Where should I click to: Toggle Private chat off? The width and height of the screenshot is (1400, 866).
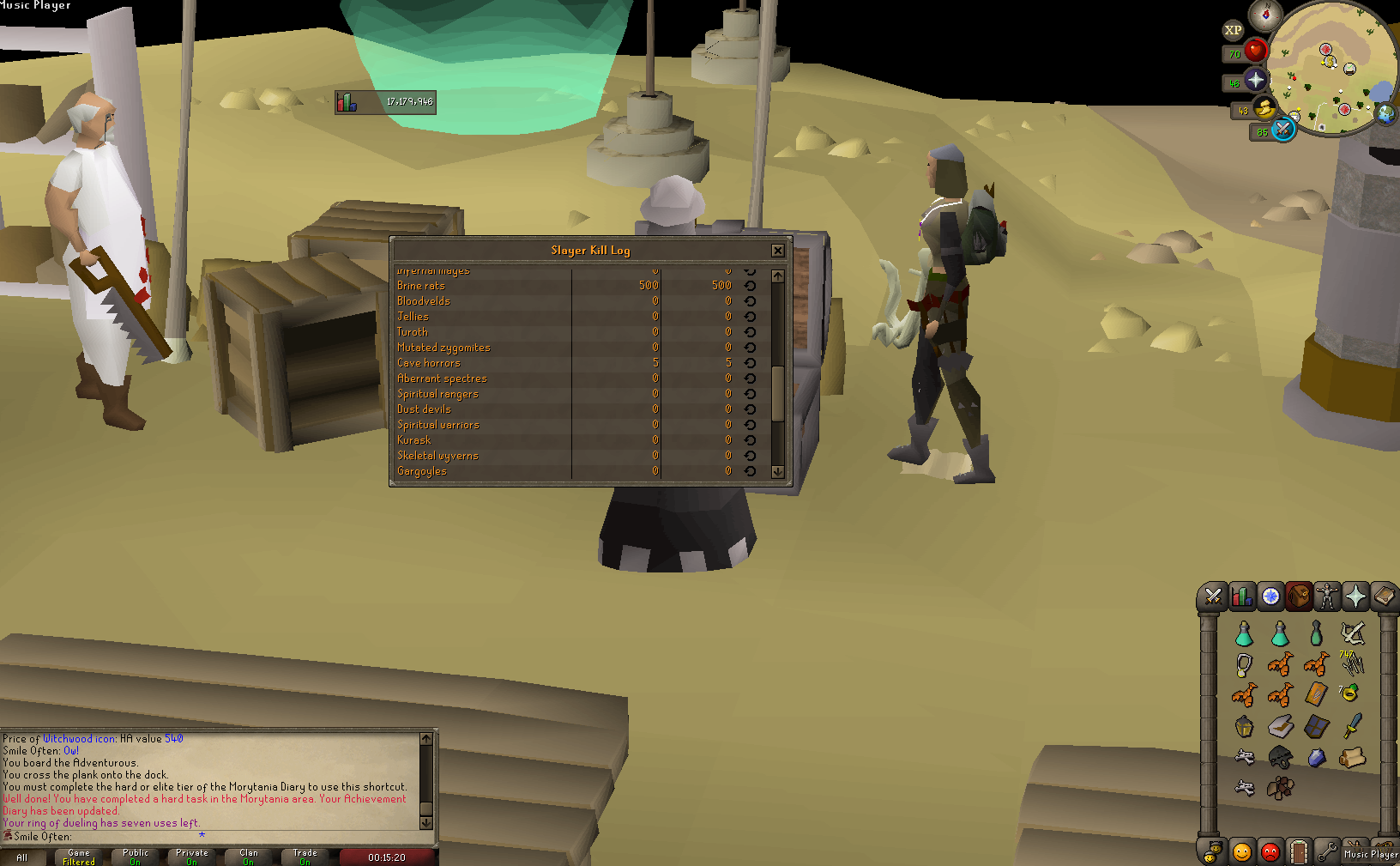190,855
